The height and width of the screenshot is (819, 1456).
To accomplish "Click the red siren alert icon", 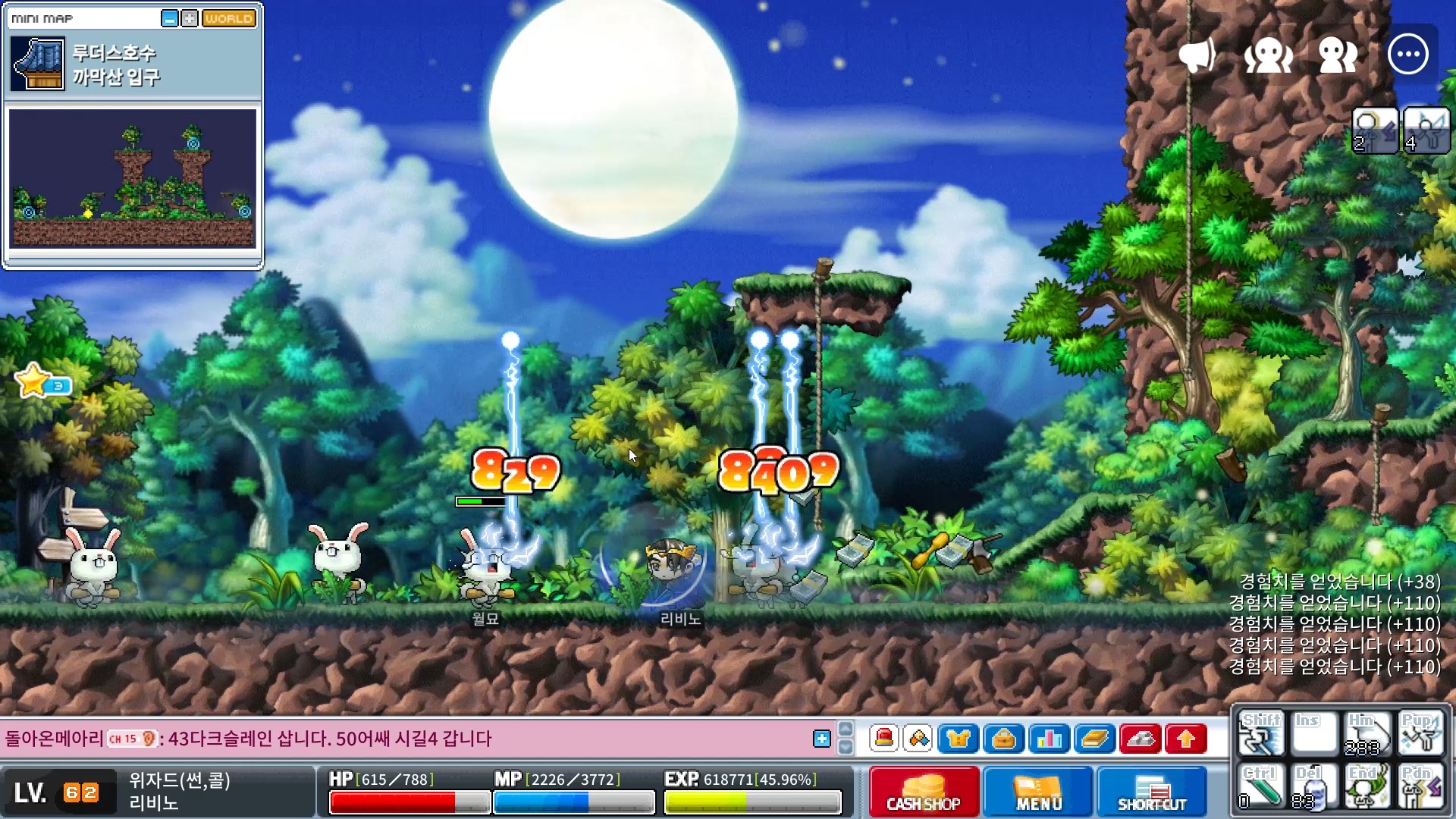I will [883, 738].
